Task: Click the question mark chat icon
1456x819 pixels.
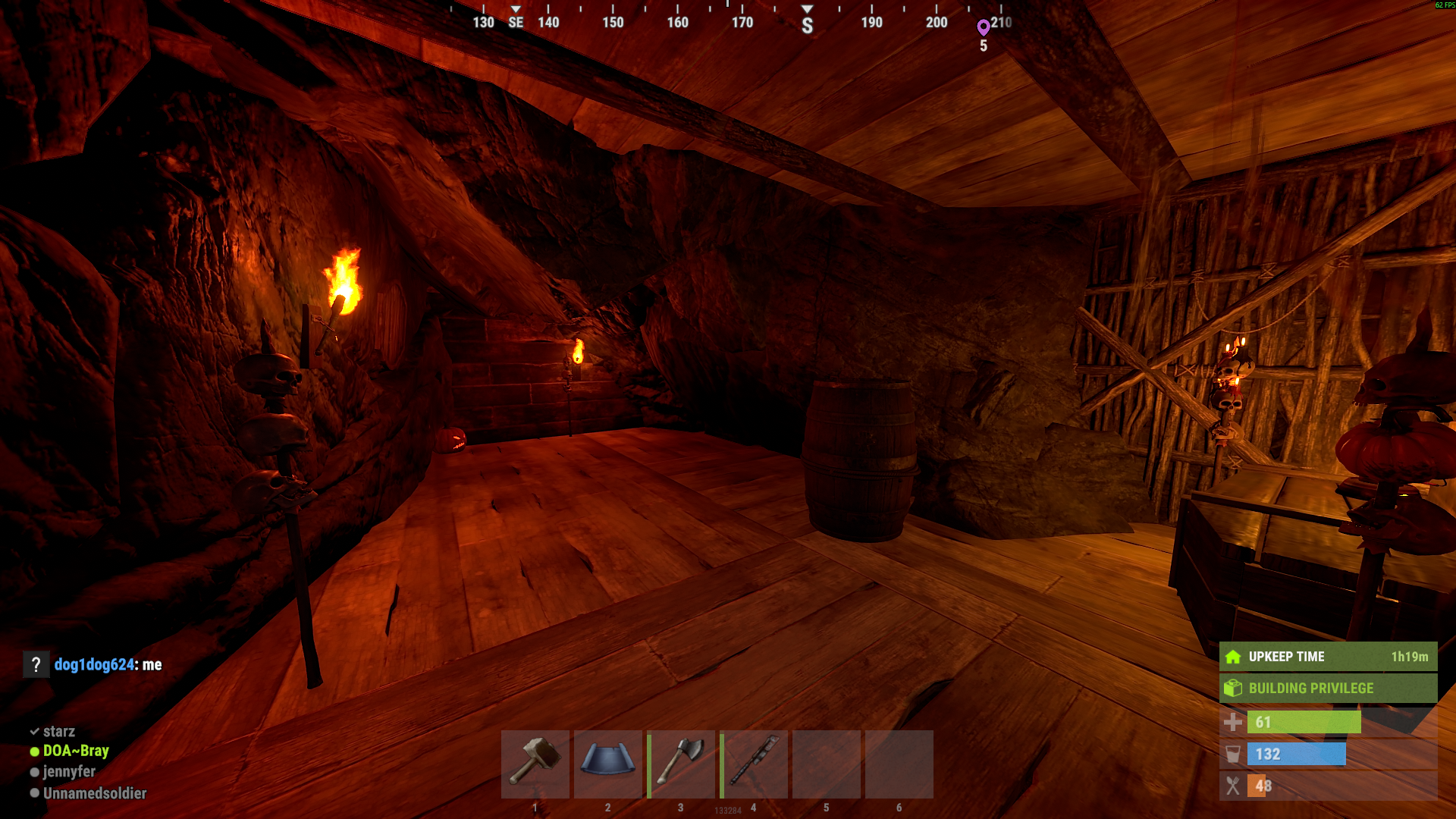Action: coord(36,665)
